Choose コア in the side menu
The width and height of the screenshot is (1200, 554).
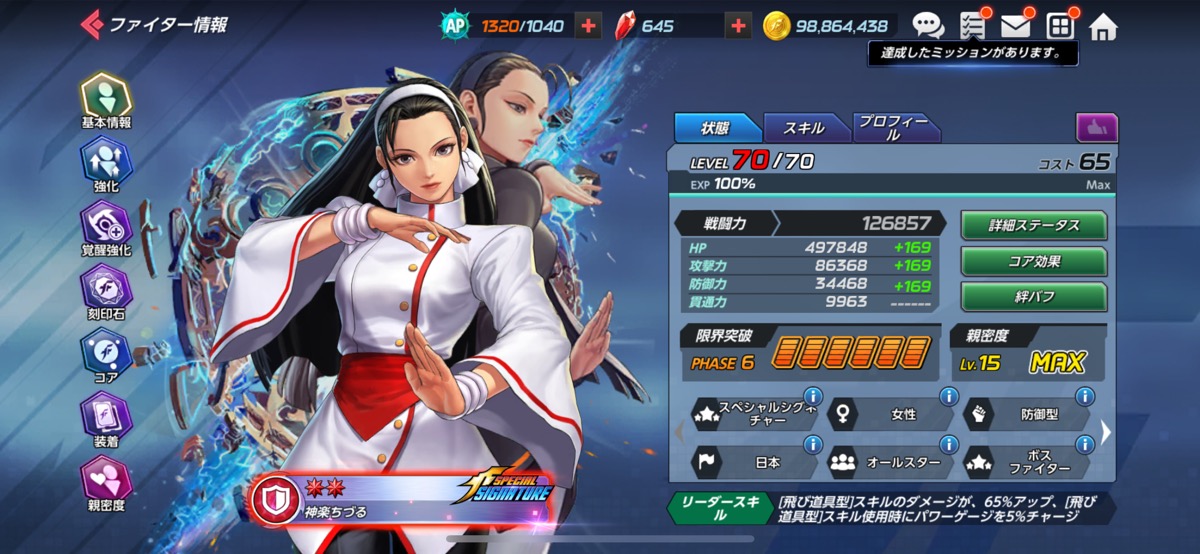click(106, 355)
